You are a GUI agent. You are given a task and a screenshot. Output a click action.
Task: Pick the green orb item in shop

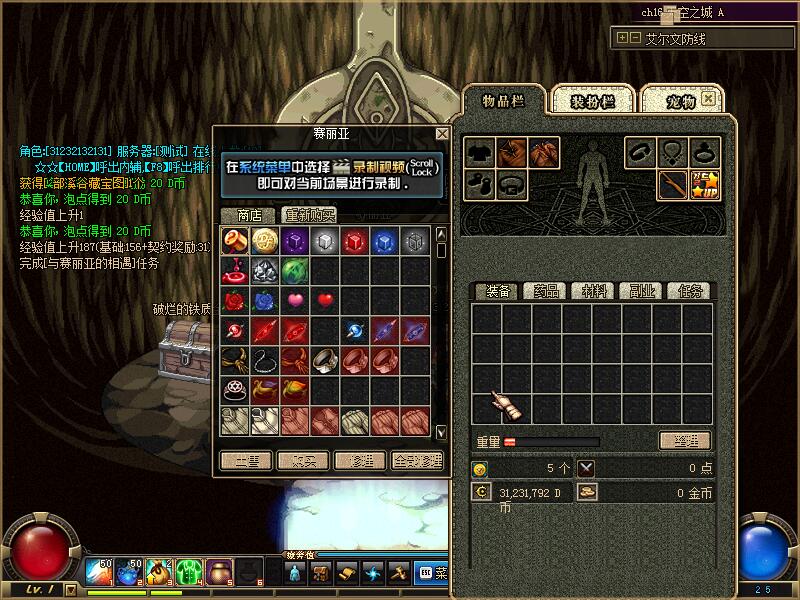tap(295, 270)
